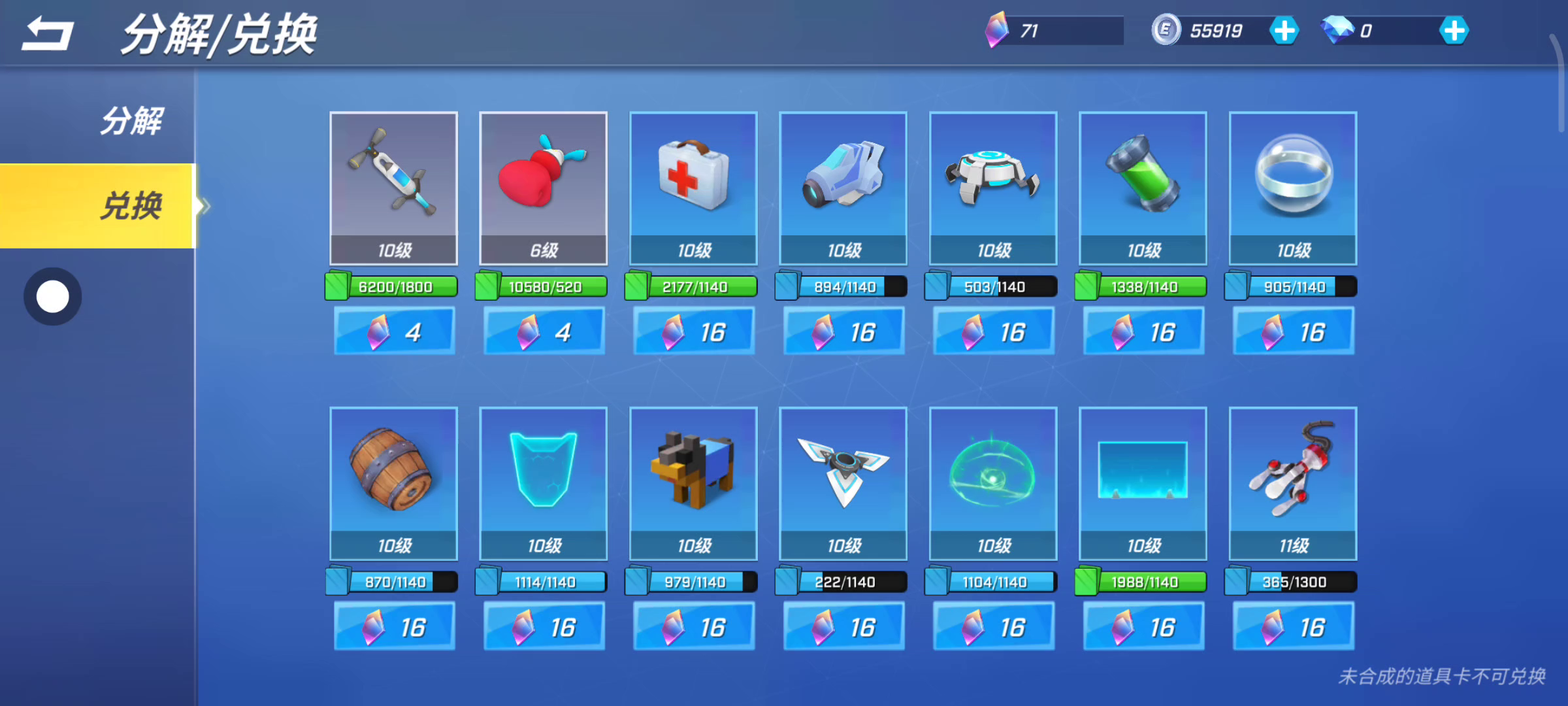
Task: Switch to the 分解 tab
Action: click(x=131, y=122)
